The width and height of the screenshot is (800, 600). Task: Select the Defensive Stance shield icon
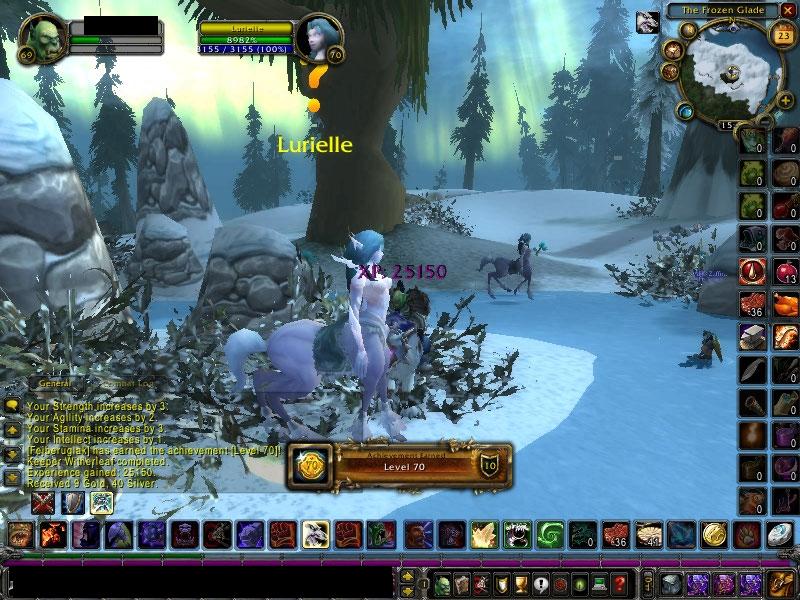point(73,503)
